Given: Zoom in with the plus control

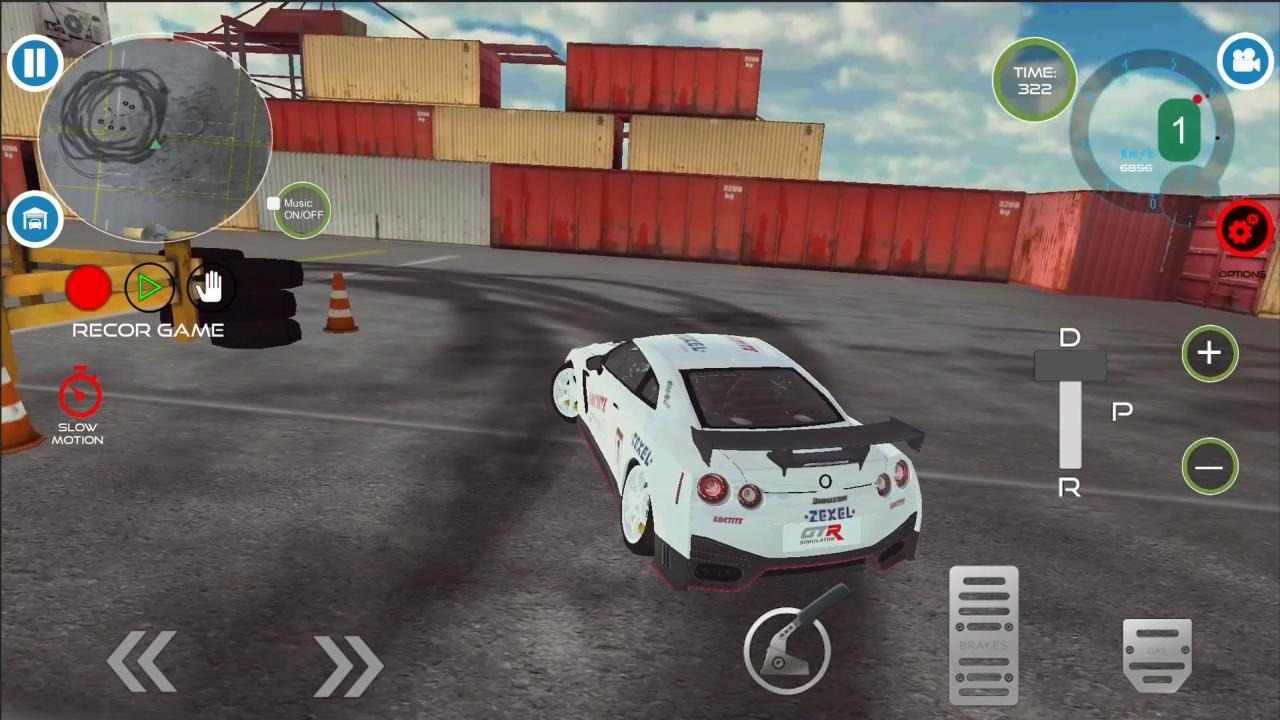Looking at the screenshot, I should click(1210, 353).
